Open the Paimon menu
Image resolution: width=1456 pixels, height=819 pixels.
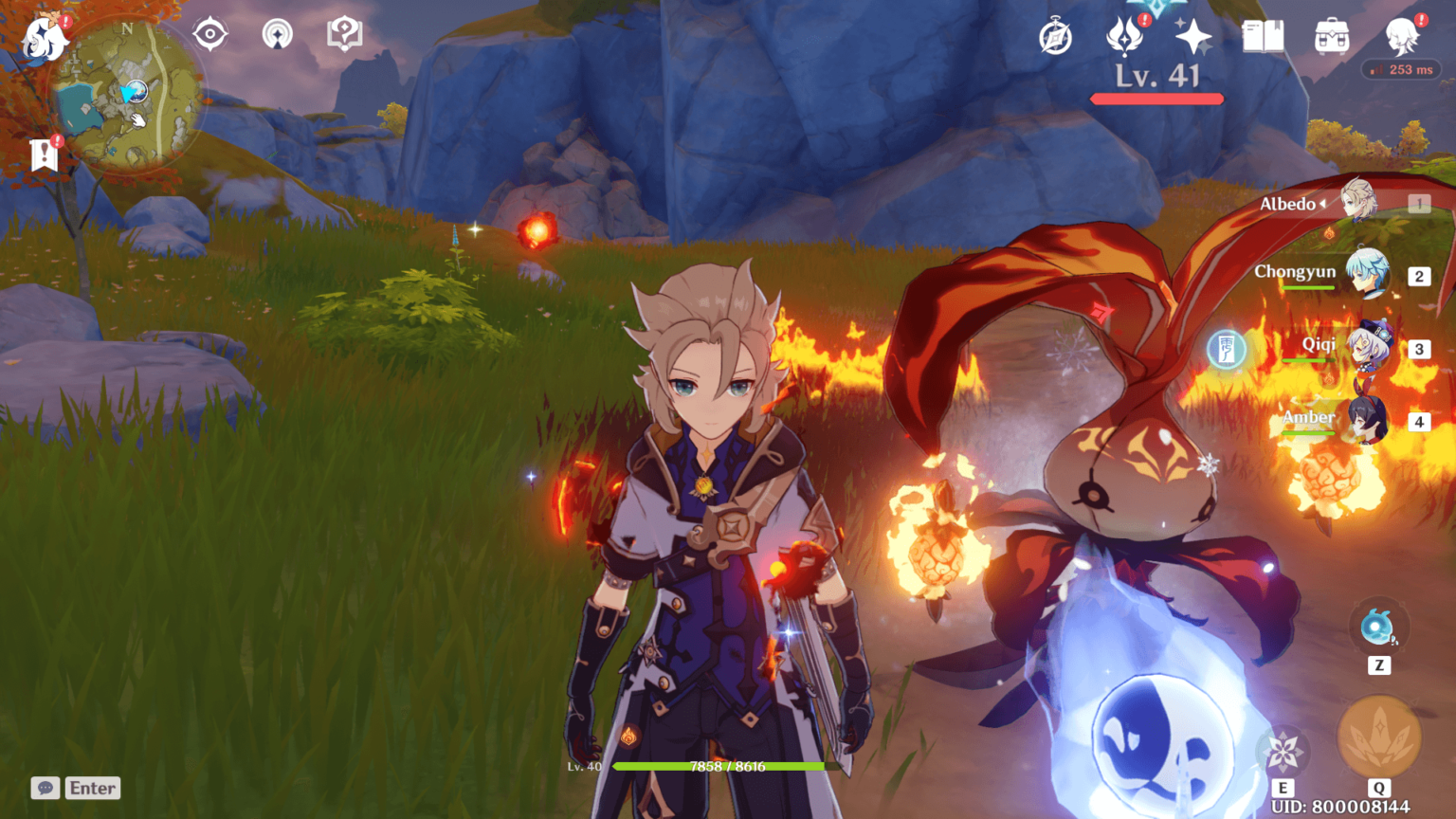44,40
